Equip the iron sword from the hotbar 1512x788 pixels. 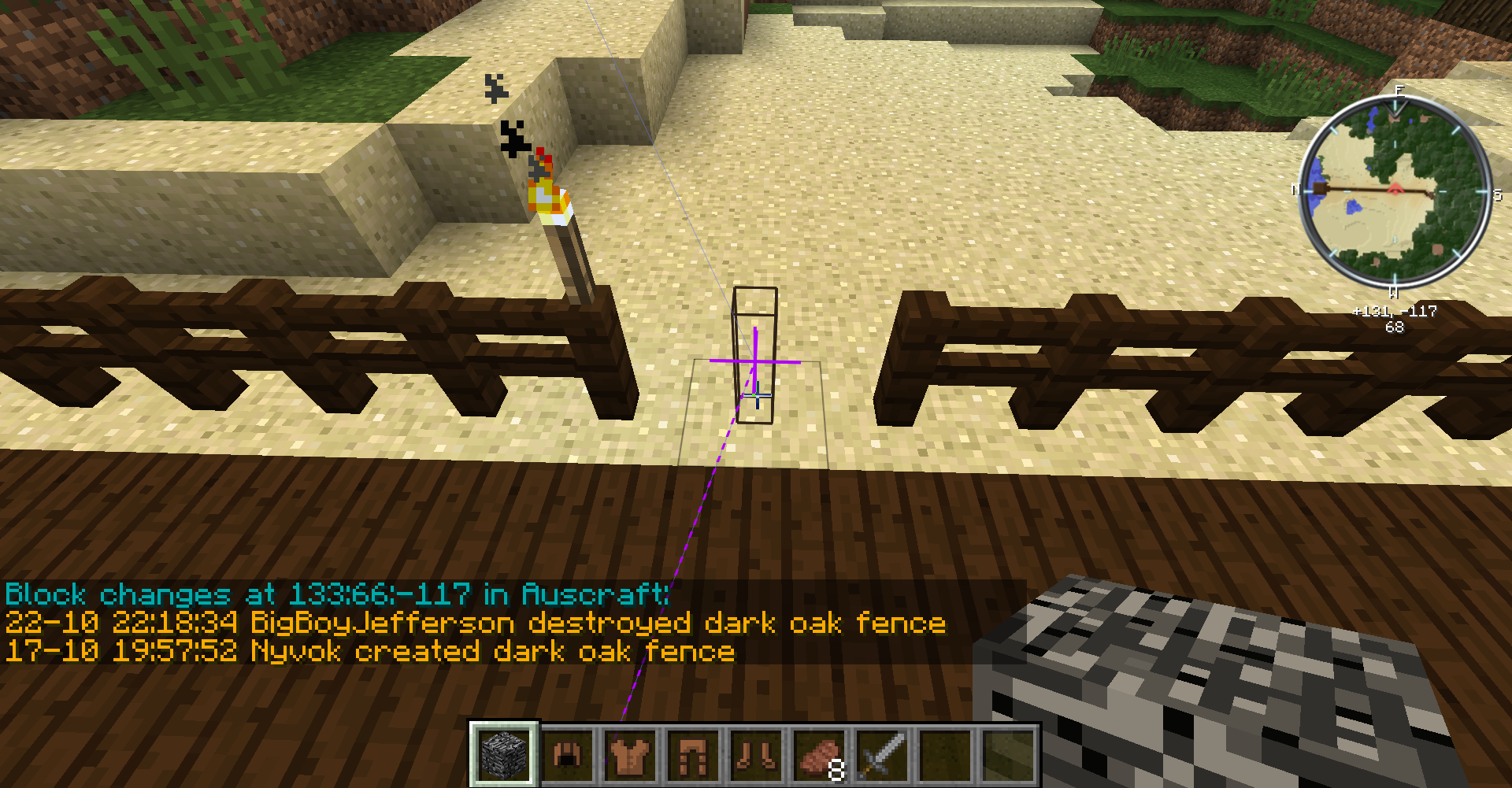click(x=882, y=755)
